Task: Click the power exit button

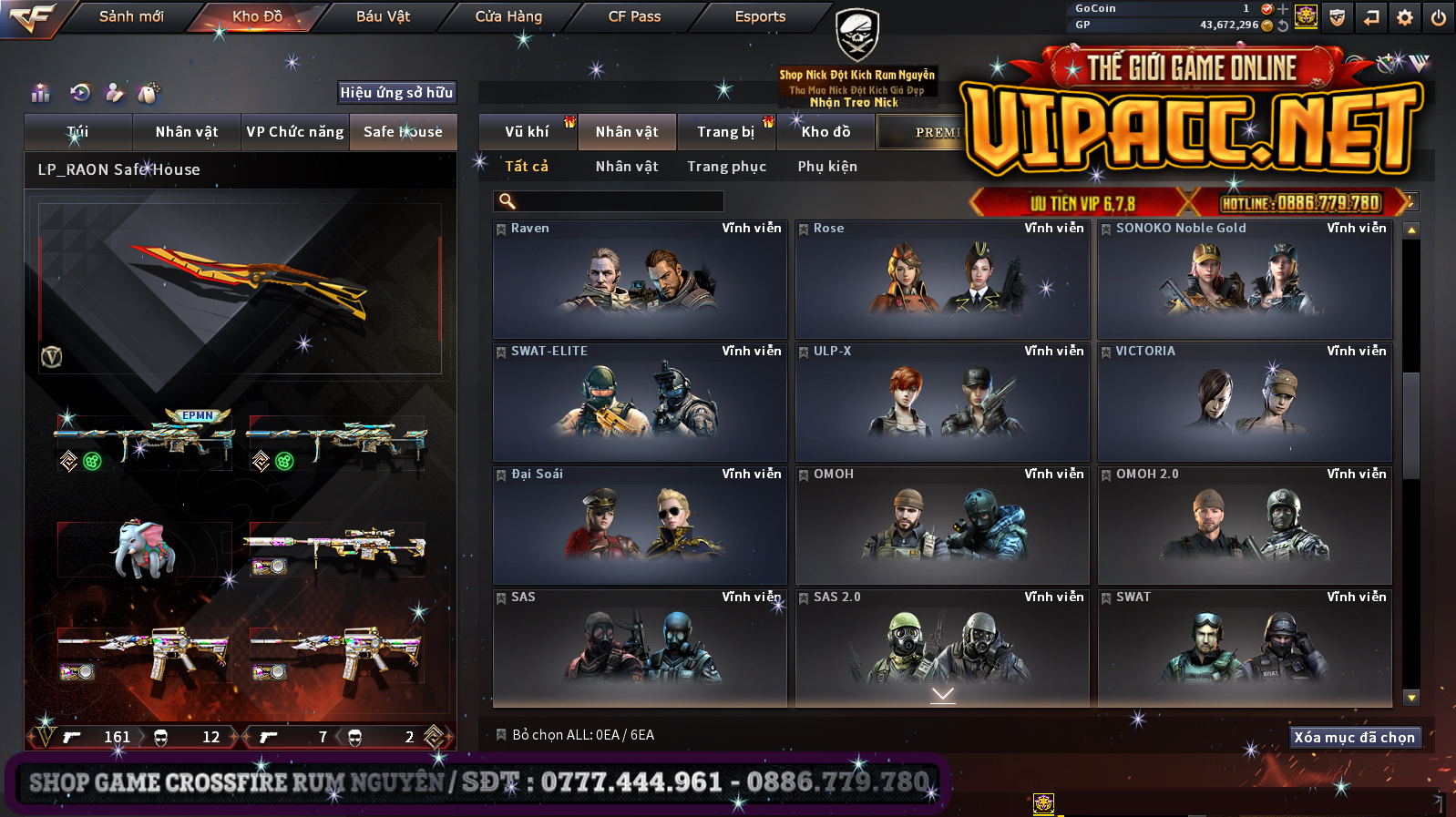Action: pos(1439,17)
